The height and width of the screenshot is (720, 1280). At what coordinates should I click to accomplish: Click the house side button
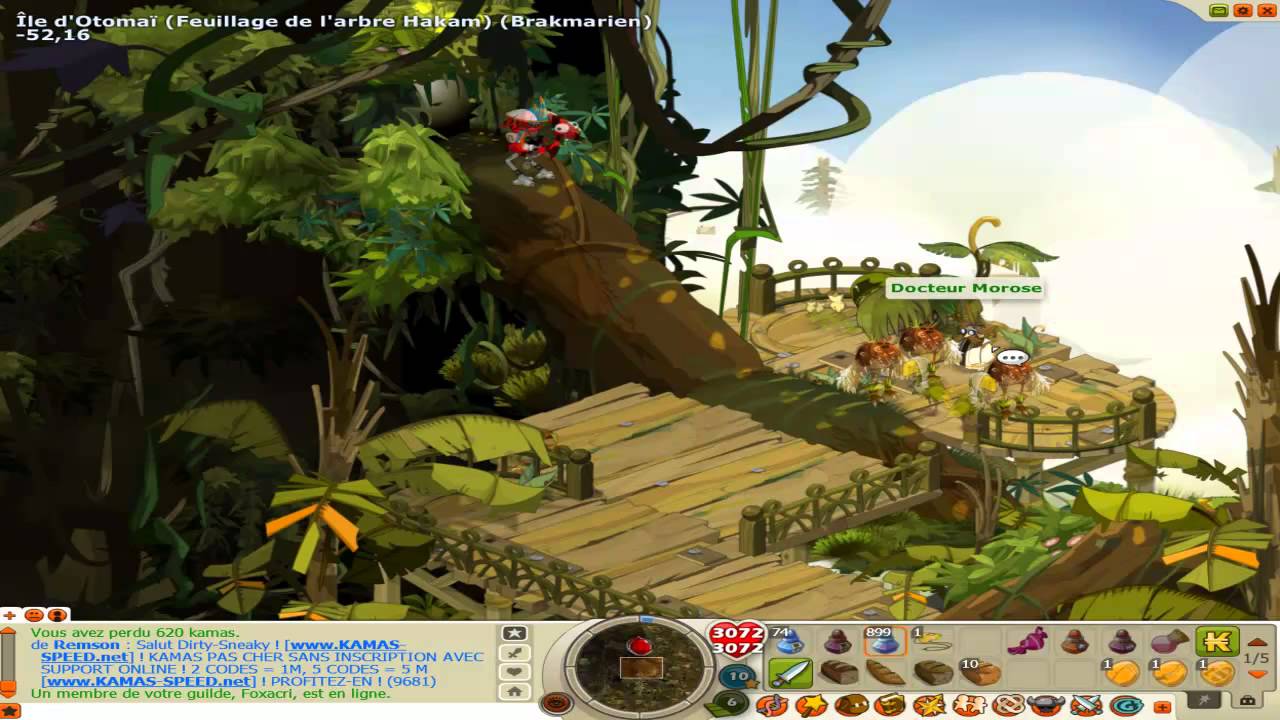point(515,691)
